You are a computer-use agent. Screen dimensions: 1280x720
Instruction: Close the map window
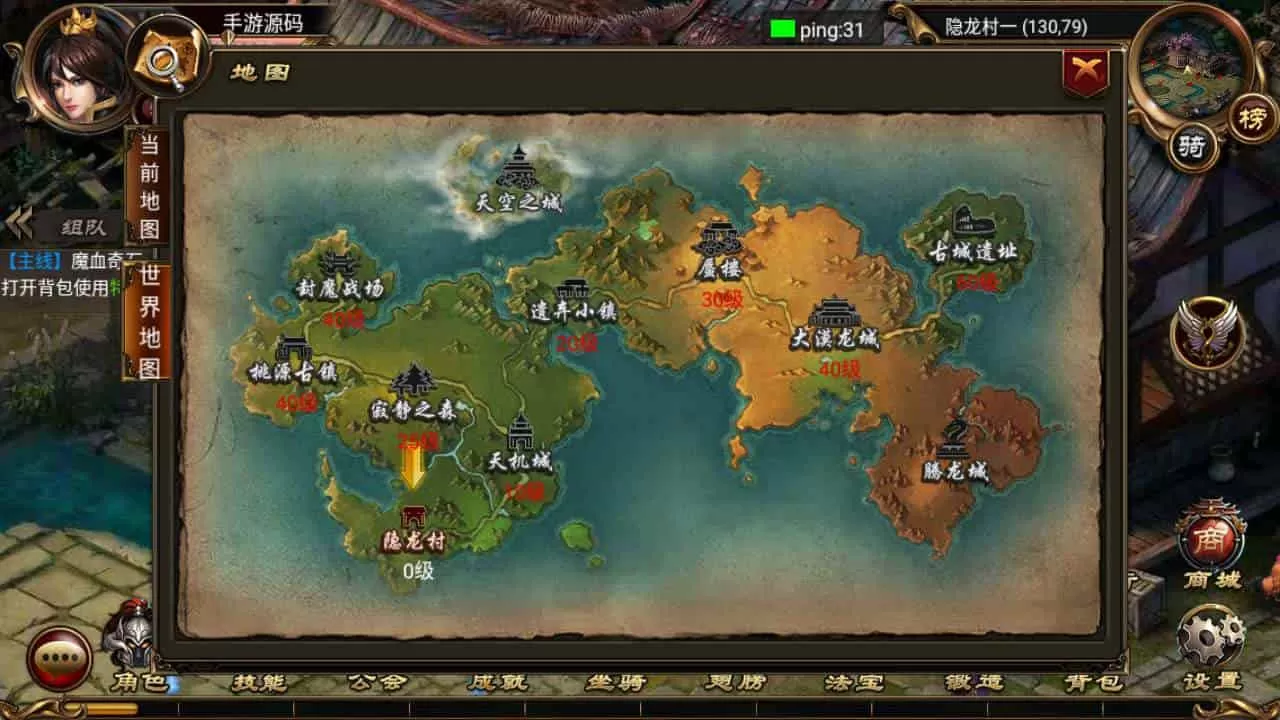click(1085, 73)
